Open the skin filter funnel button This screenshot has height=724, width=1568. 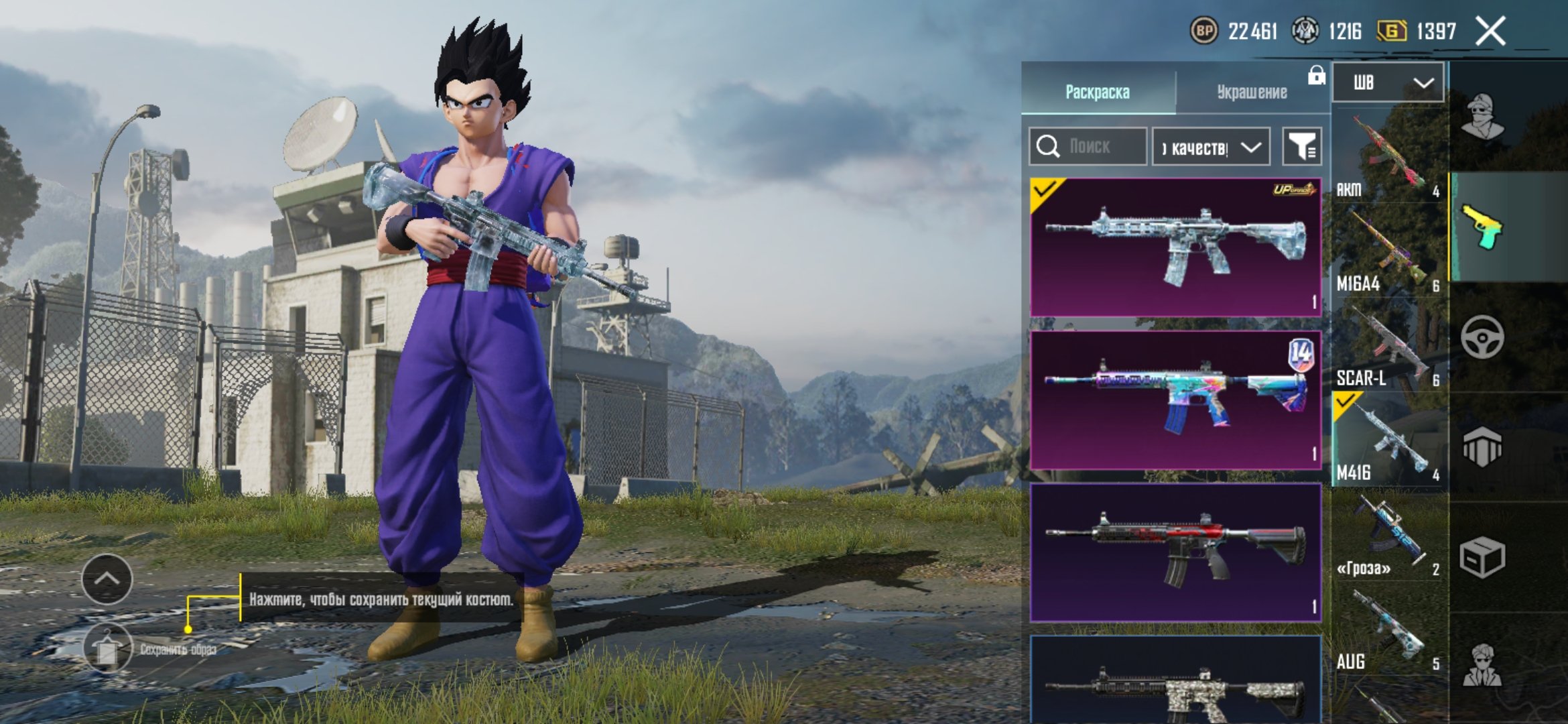tap(1301, 146)
